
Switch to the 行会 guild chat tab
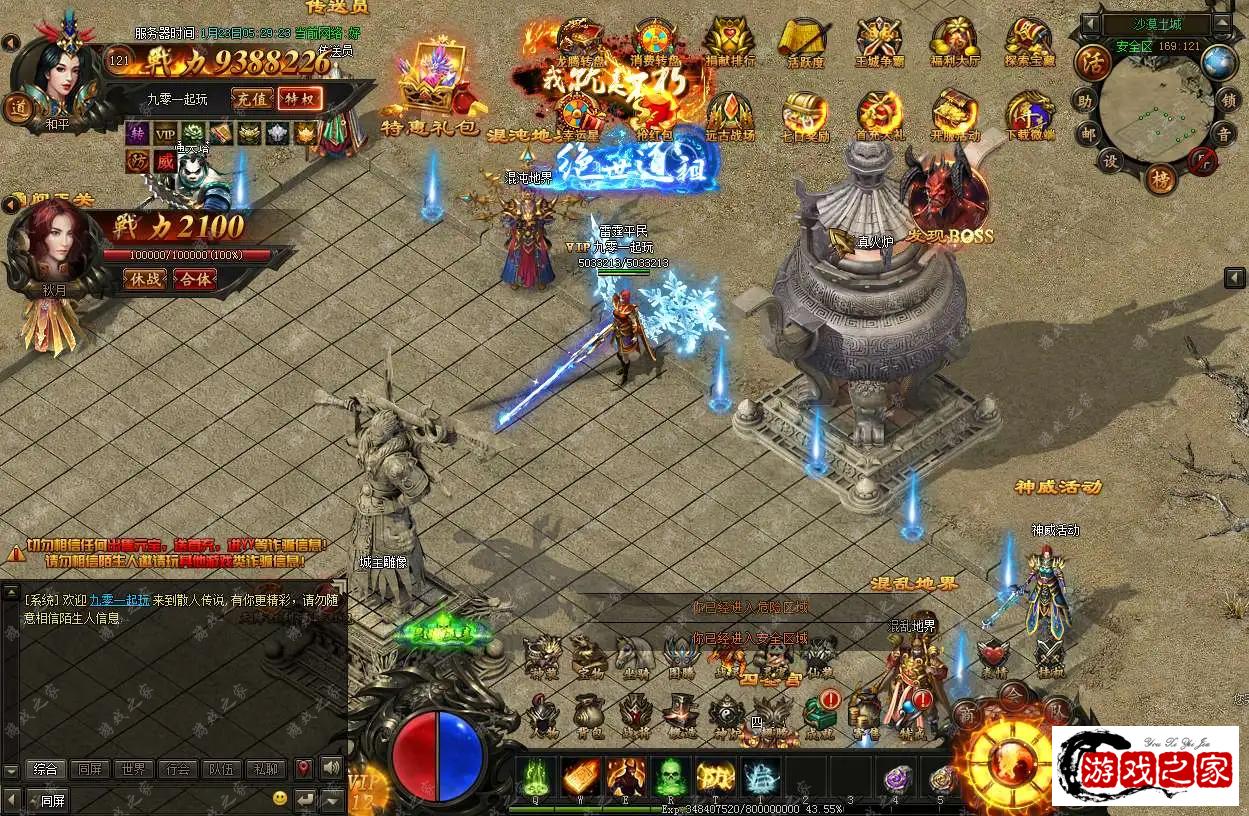point(178,769)
